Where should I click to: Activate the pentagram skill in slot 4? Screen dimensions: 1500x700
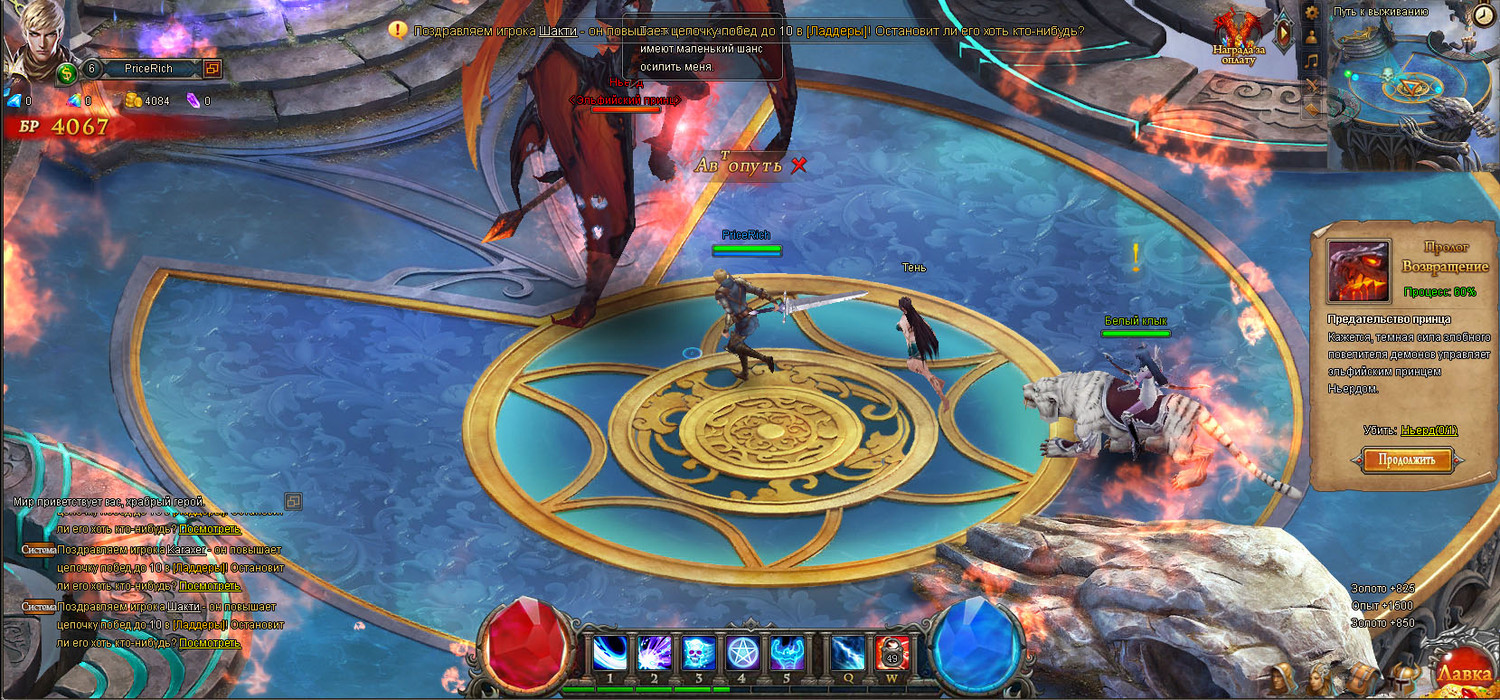743,654
